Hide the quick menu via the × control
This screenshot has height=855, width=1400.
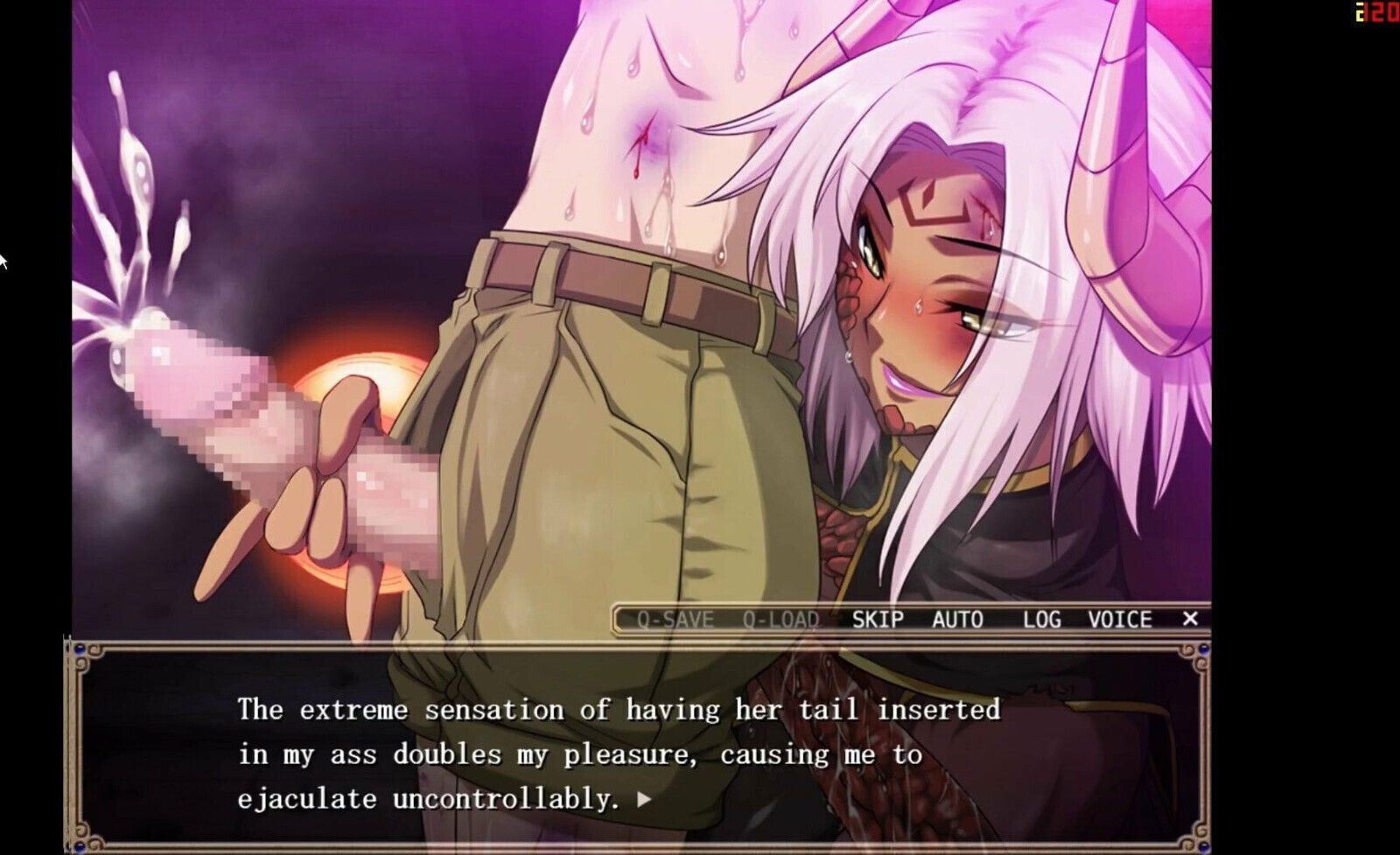coord(1192,619)
